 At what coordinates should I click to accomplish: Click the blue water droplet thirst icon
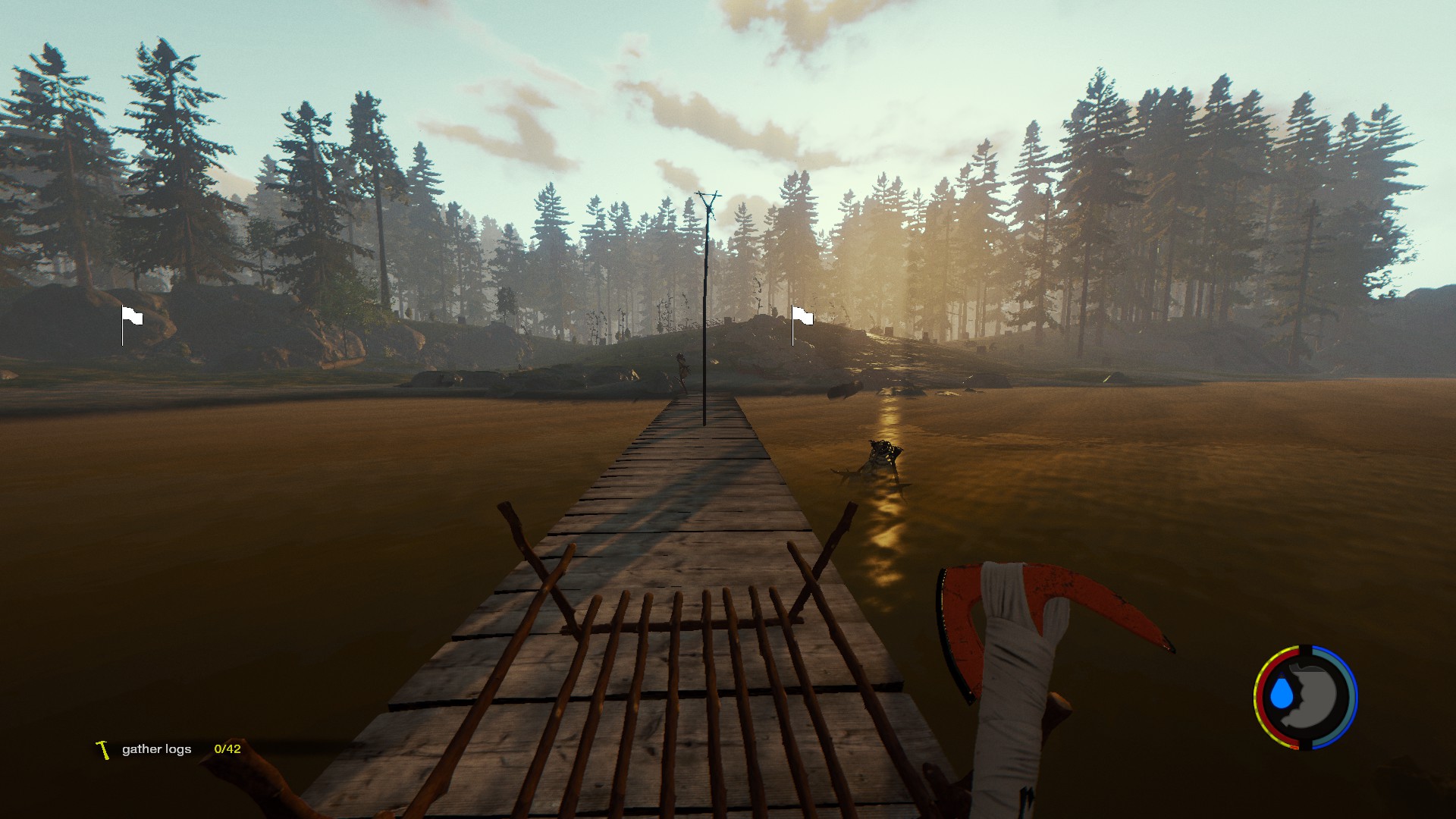1282,693
